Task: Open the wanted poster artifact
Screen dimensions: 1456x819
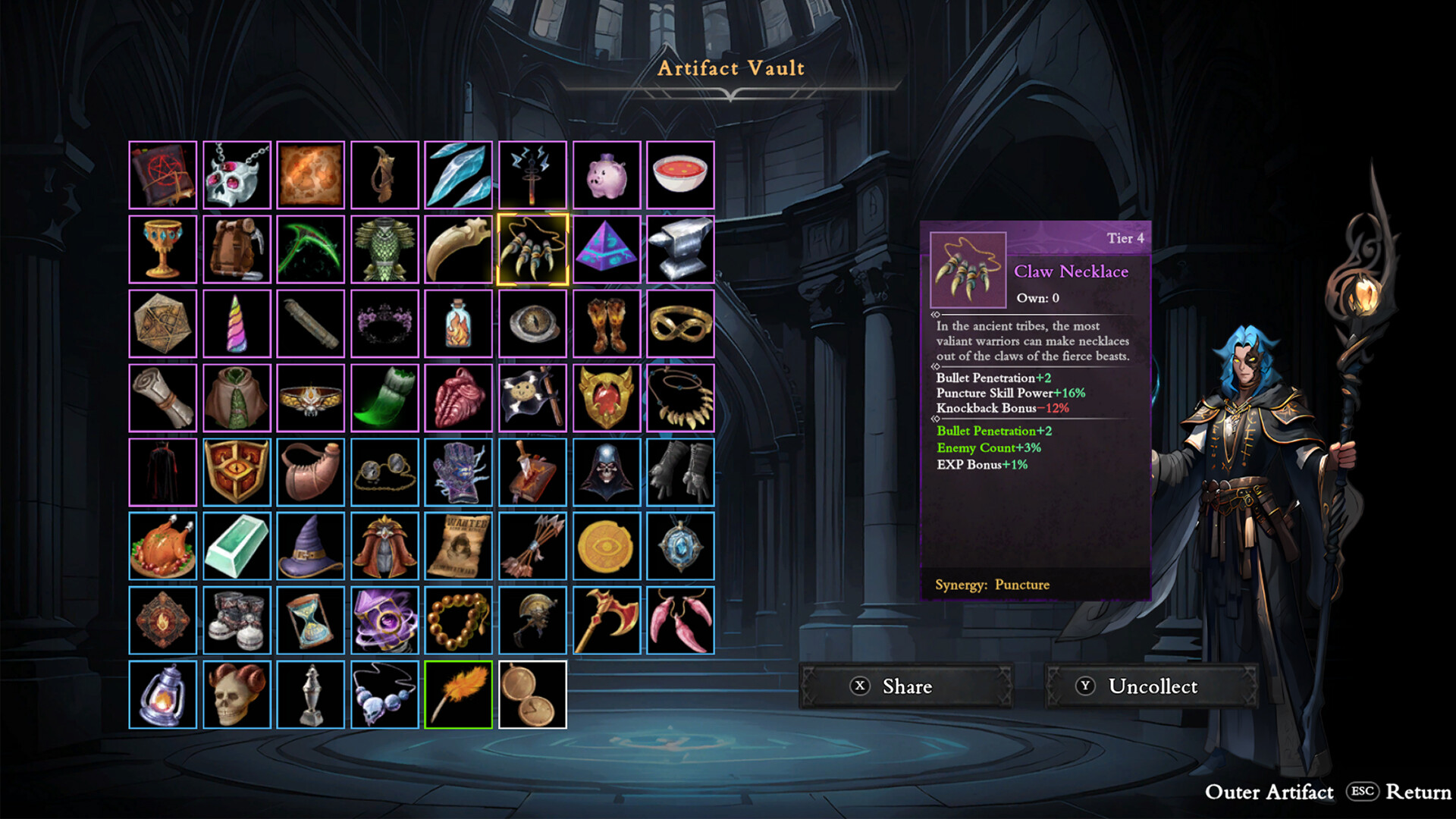Action: [457, 545]
